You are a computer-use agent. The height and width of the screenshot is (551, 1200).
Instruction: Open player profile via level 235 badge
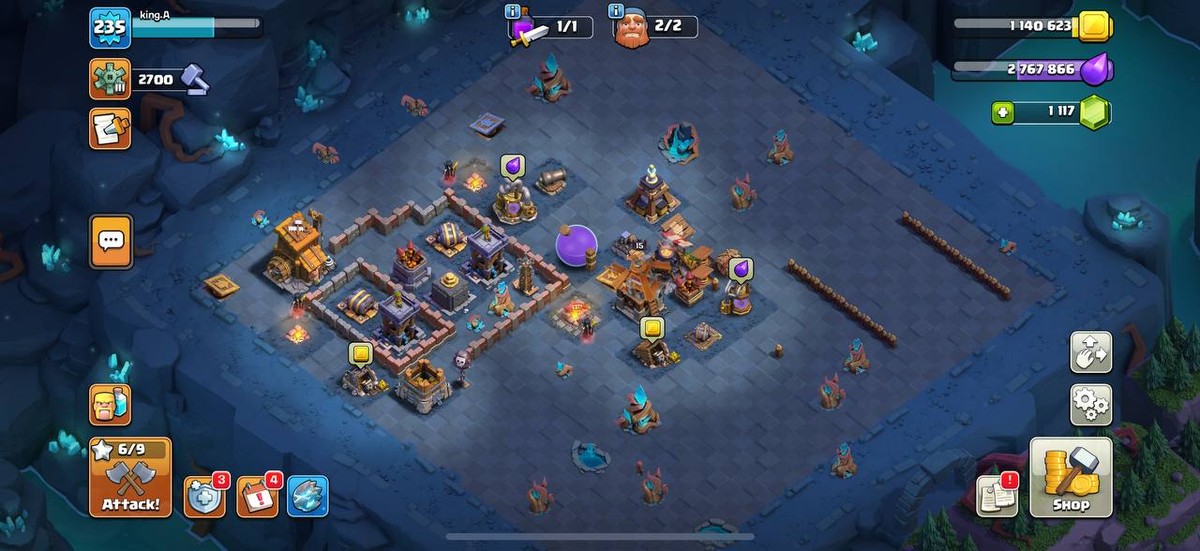[x=109, y=28]
